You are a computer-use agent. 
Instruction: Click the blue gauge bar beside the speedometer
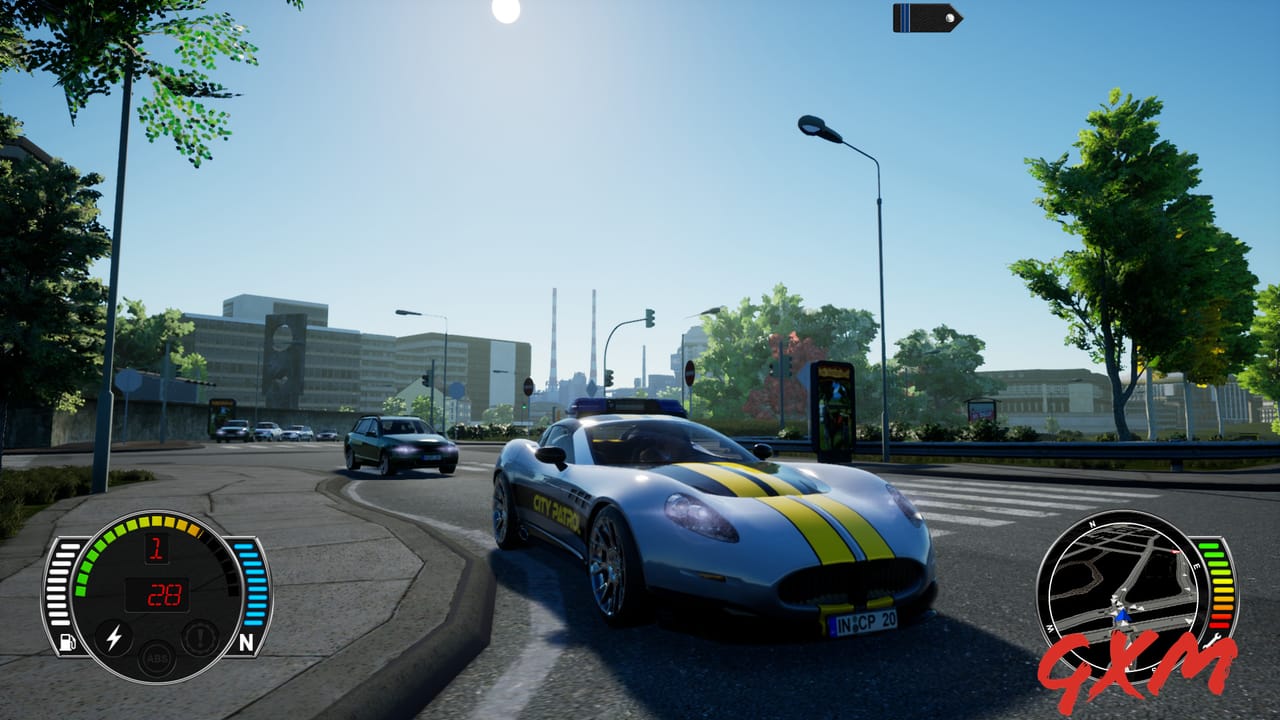coord(254,584)
